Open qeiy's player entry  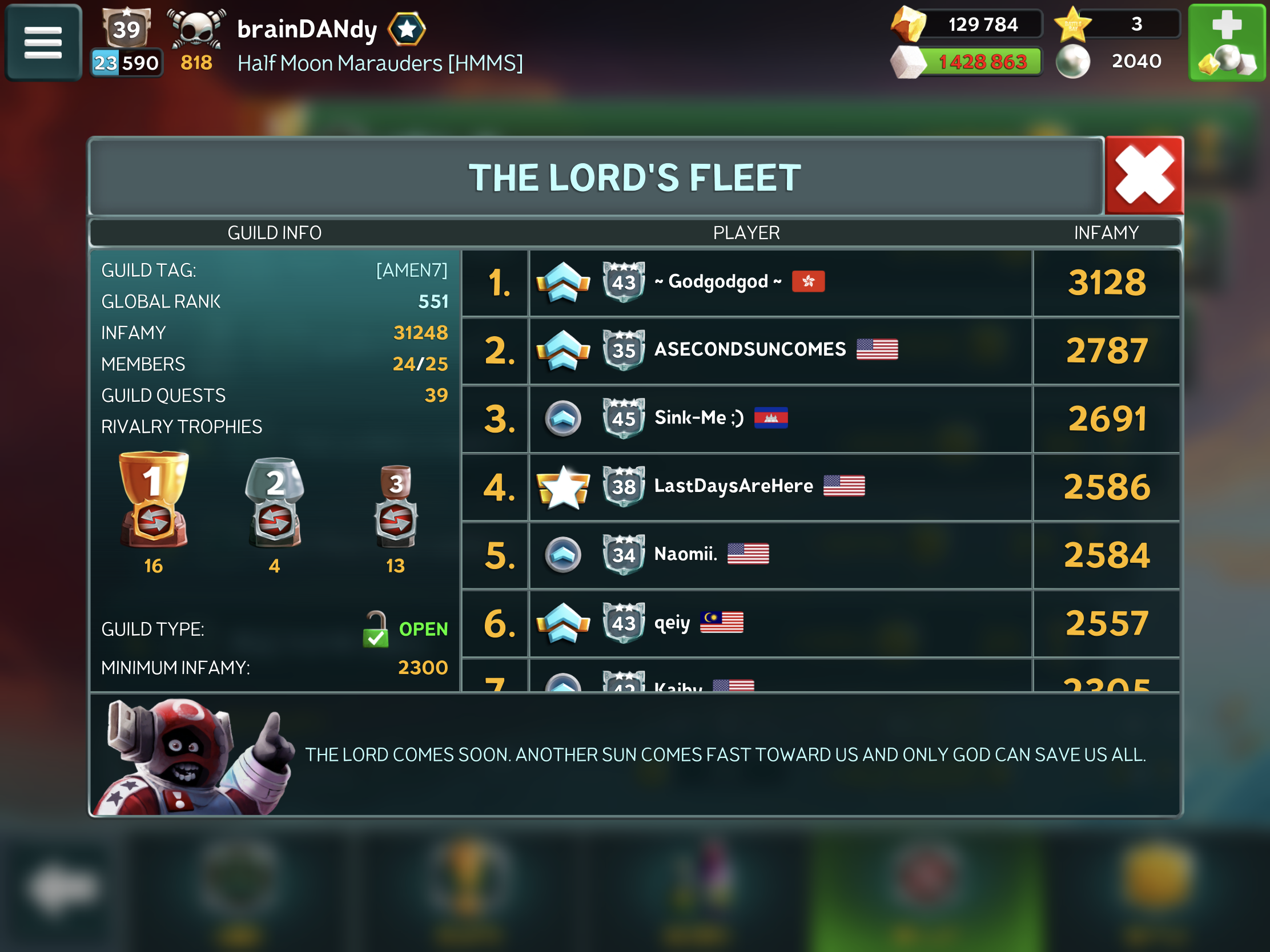pos(779,623)
